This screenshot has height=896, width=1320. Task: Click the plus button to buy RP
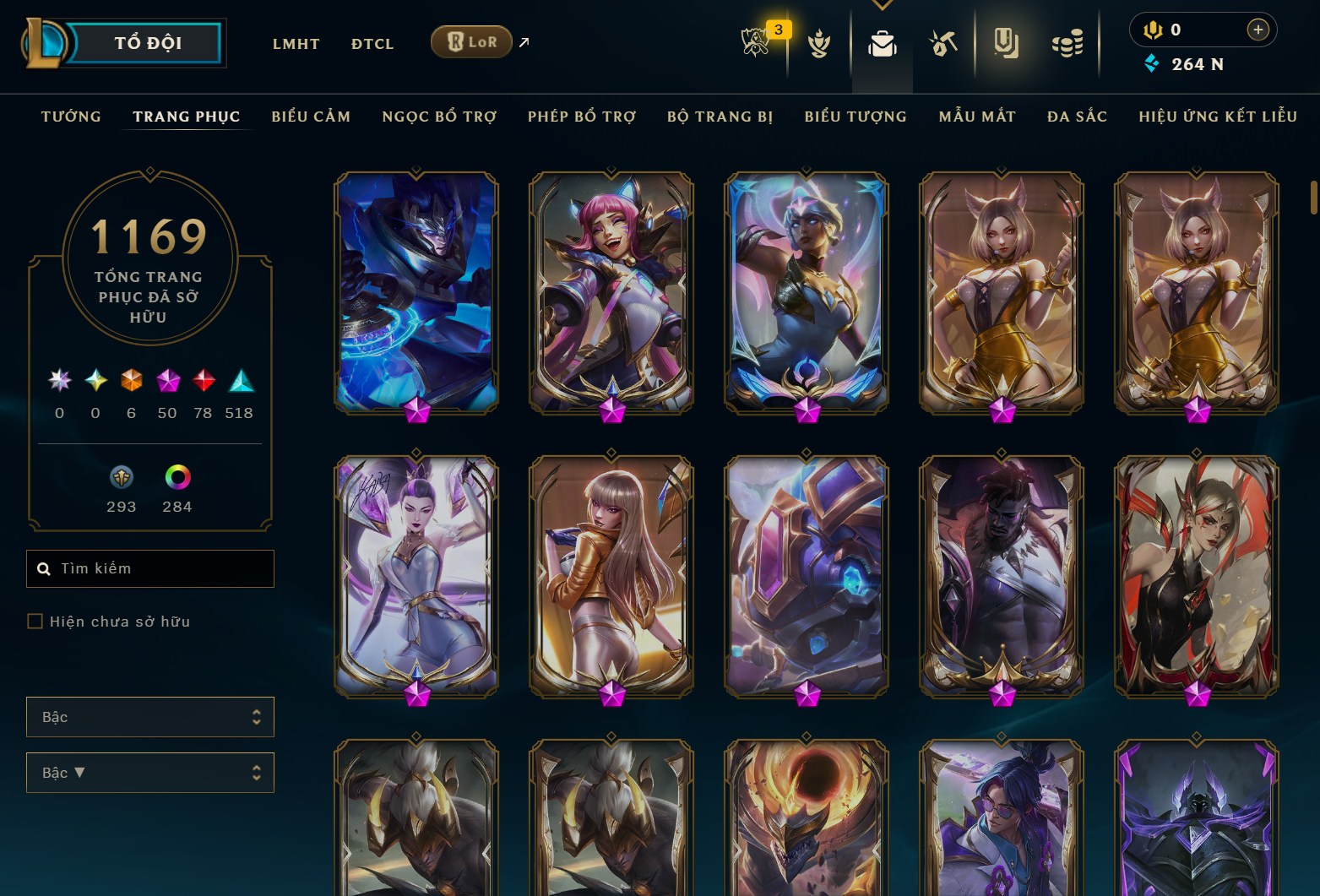pos(1258,30)
